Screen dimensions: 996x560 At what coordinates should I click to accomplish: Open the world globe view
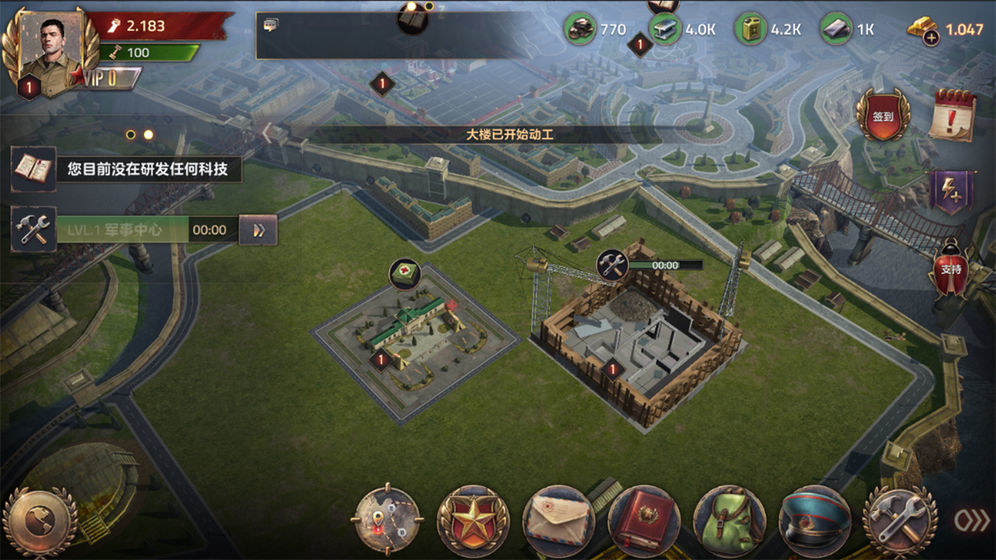40,522
